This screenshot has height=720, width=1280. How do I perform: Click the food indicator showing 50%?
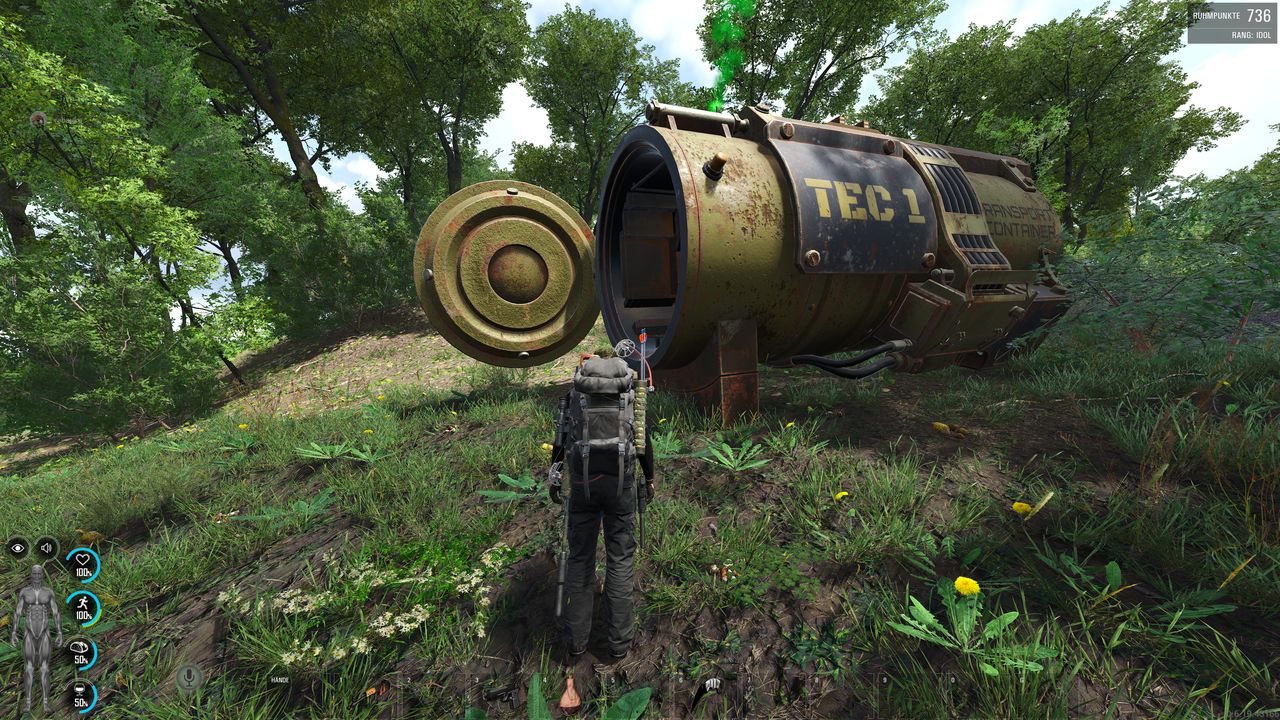point(80,649)
